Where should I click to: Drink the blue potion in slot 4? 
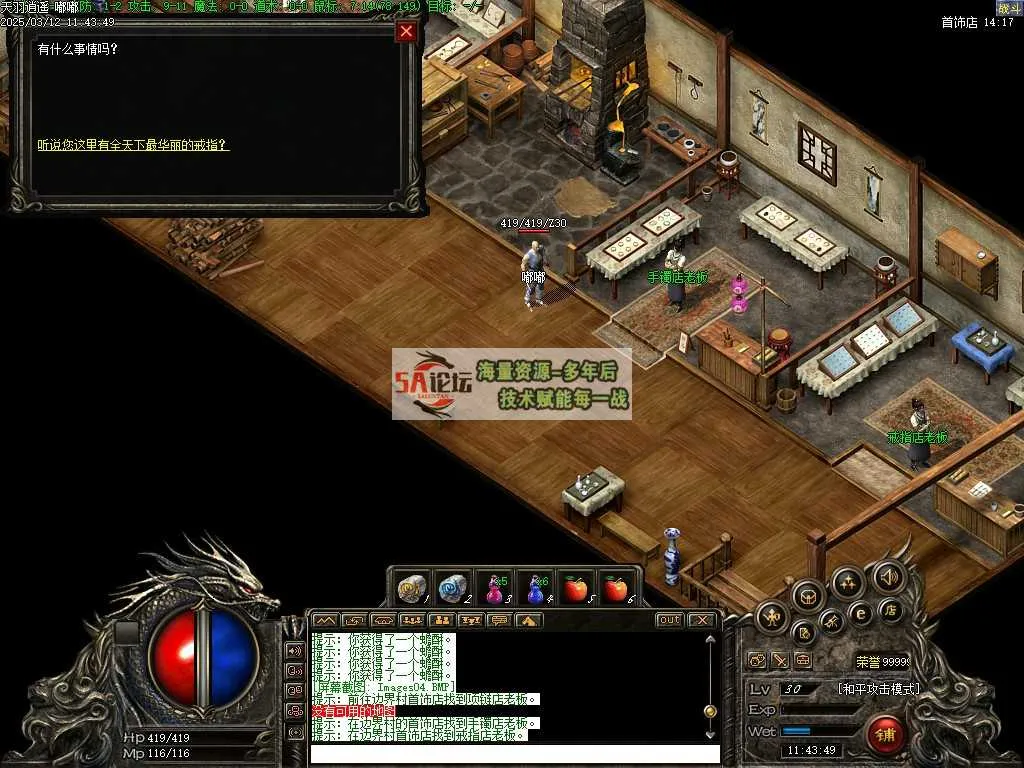coord(535,589)
